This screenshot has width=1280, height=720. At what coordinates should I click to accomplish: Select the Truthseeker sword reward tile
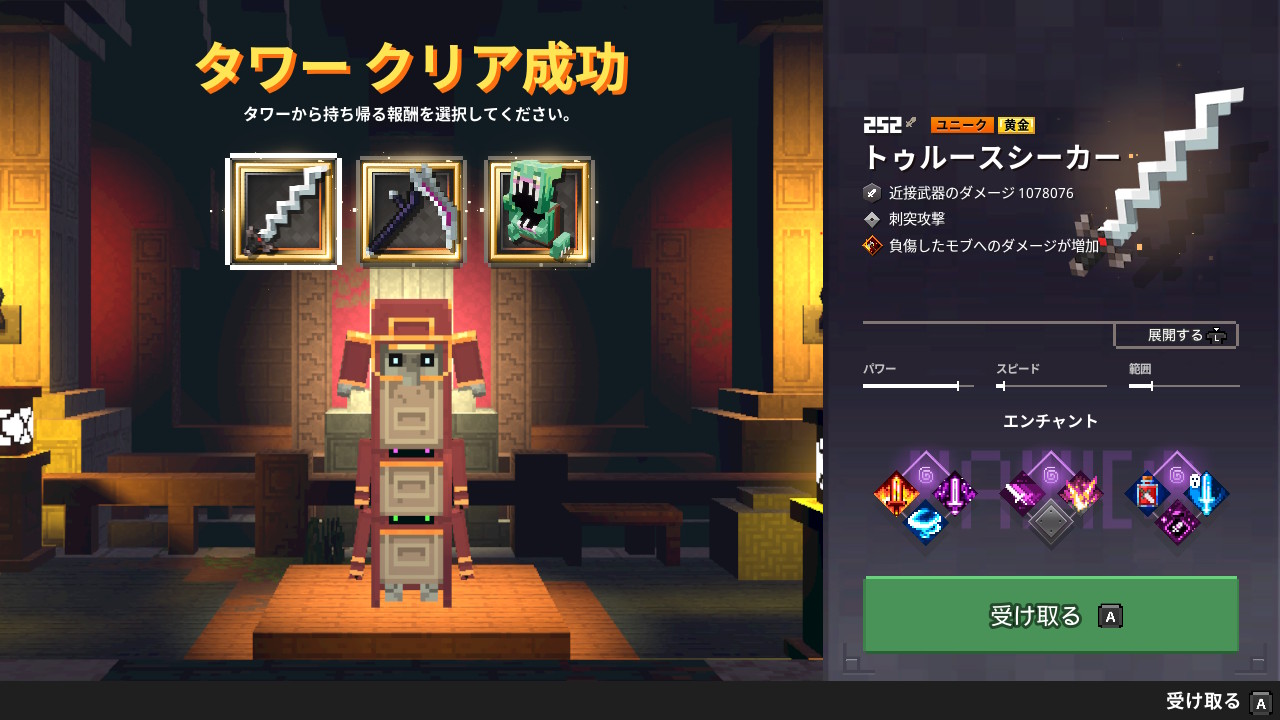click(x=284, y=212)
